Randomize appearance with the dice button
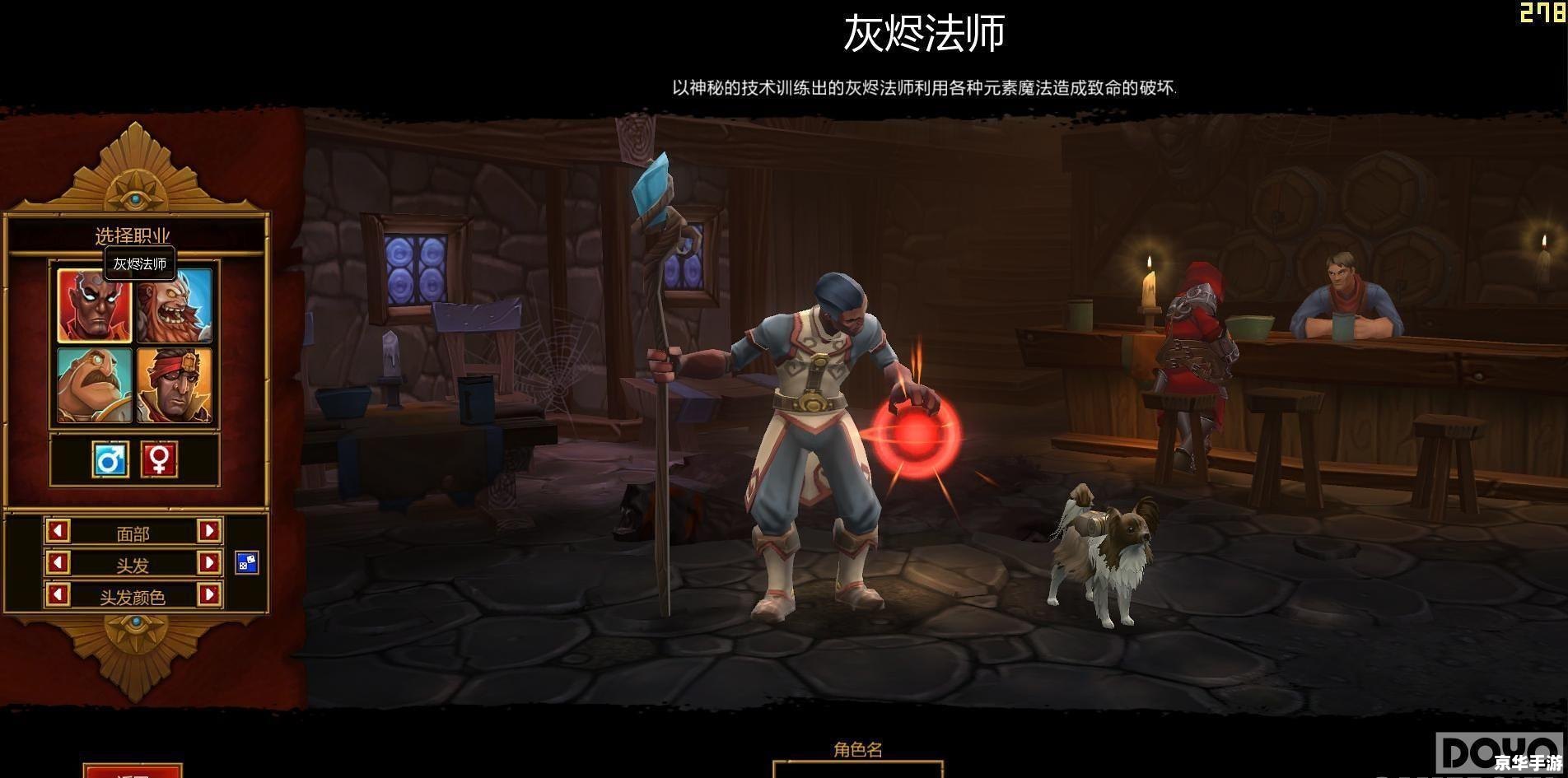This screenshot has height=778, width=1568. 247,562
